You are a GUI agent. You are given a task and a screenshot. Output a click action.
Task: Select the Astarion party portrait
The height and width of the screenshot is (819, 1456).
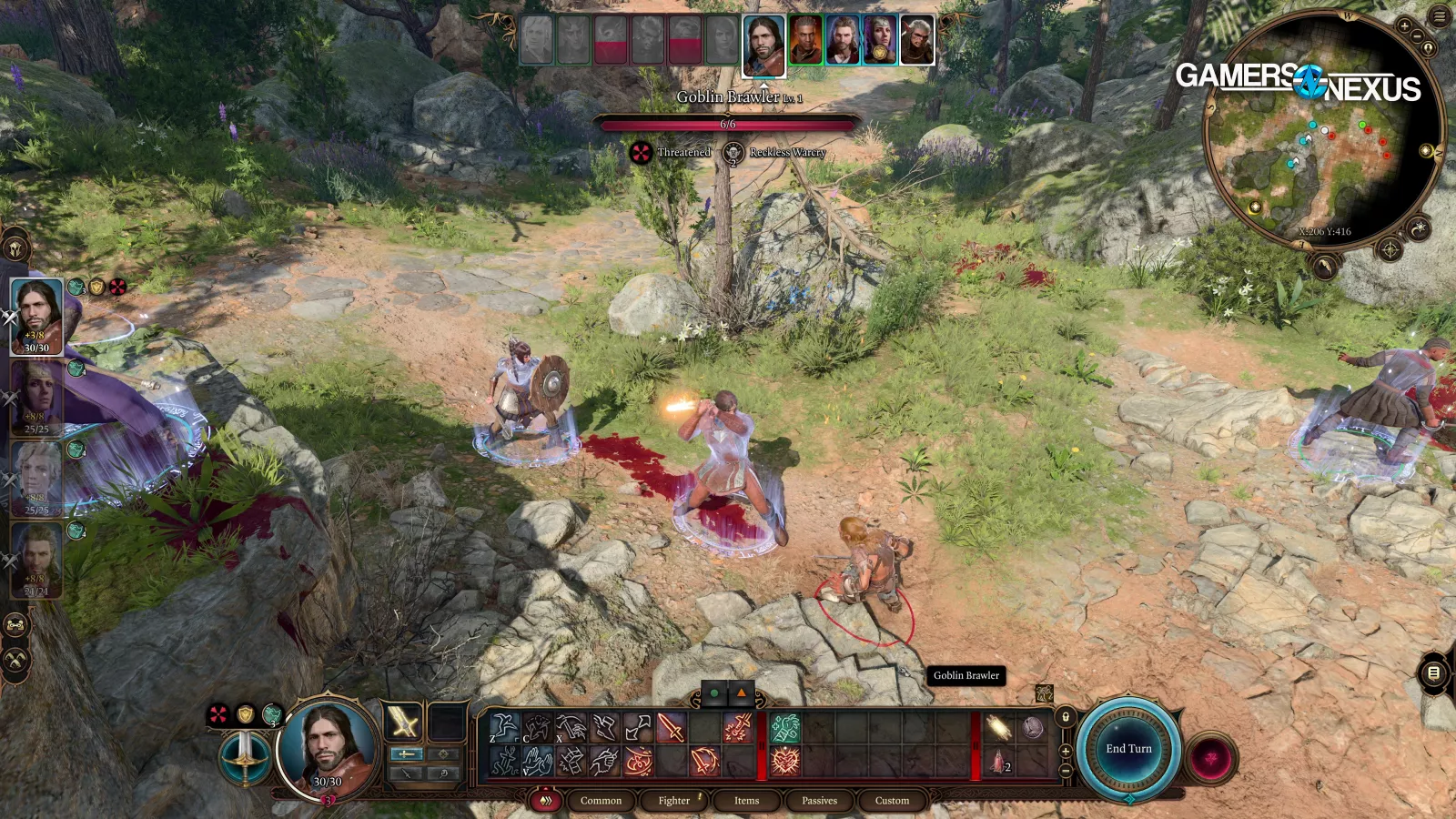(37, 477)
